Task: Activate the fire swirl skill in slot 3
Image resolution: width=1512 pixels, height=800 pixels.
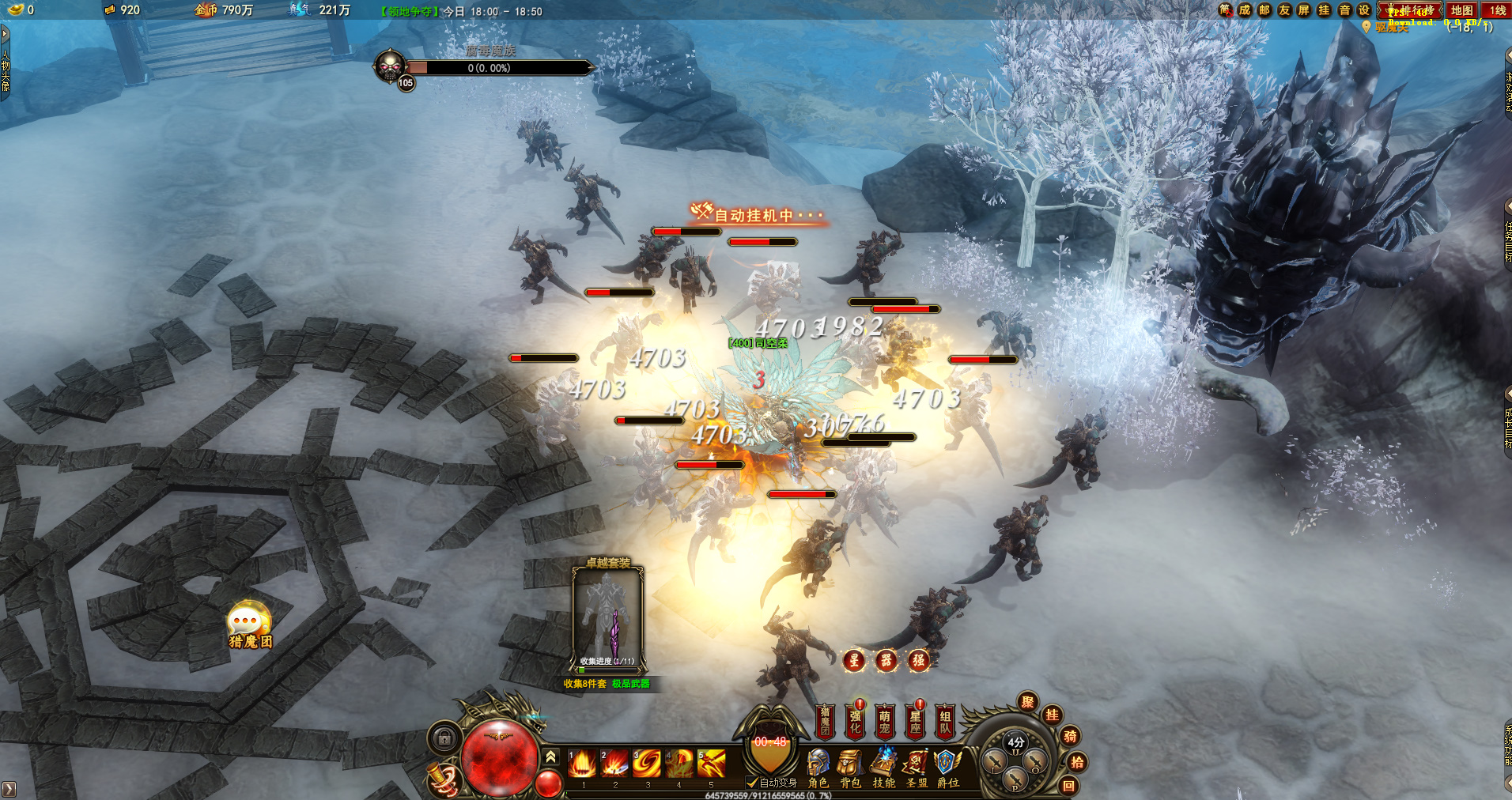Action: point(647,764)
